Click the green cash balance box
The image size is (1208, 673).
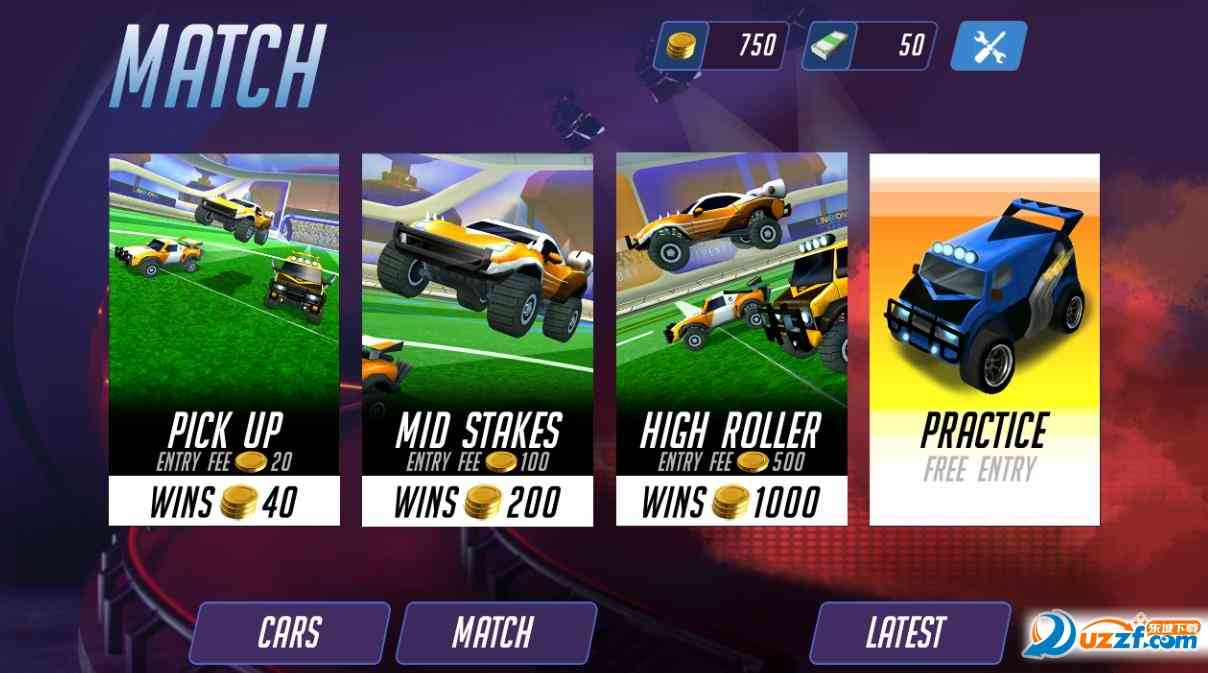869,46
